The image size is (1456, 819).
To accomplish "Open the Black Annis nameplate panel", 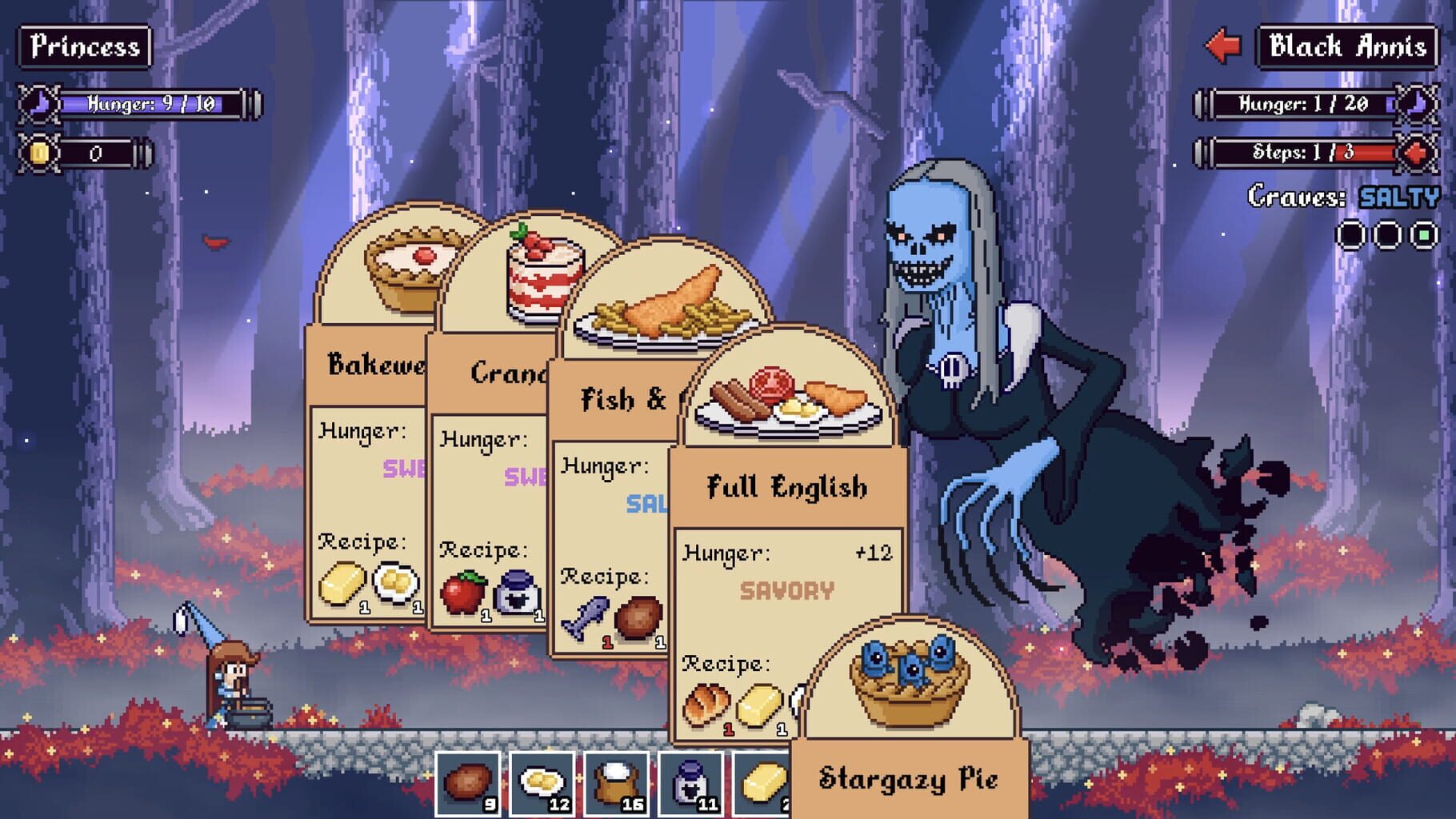I will [x=1345, y=46].
